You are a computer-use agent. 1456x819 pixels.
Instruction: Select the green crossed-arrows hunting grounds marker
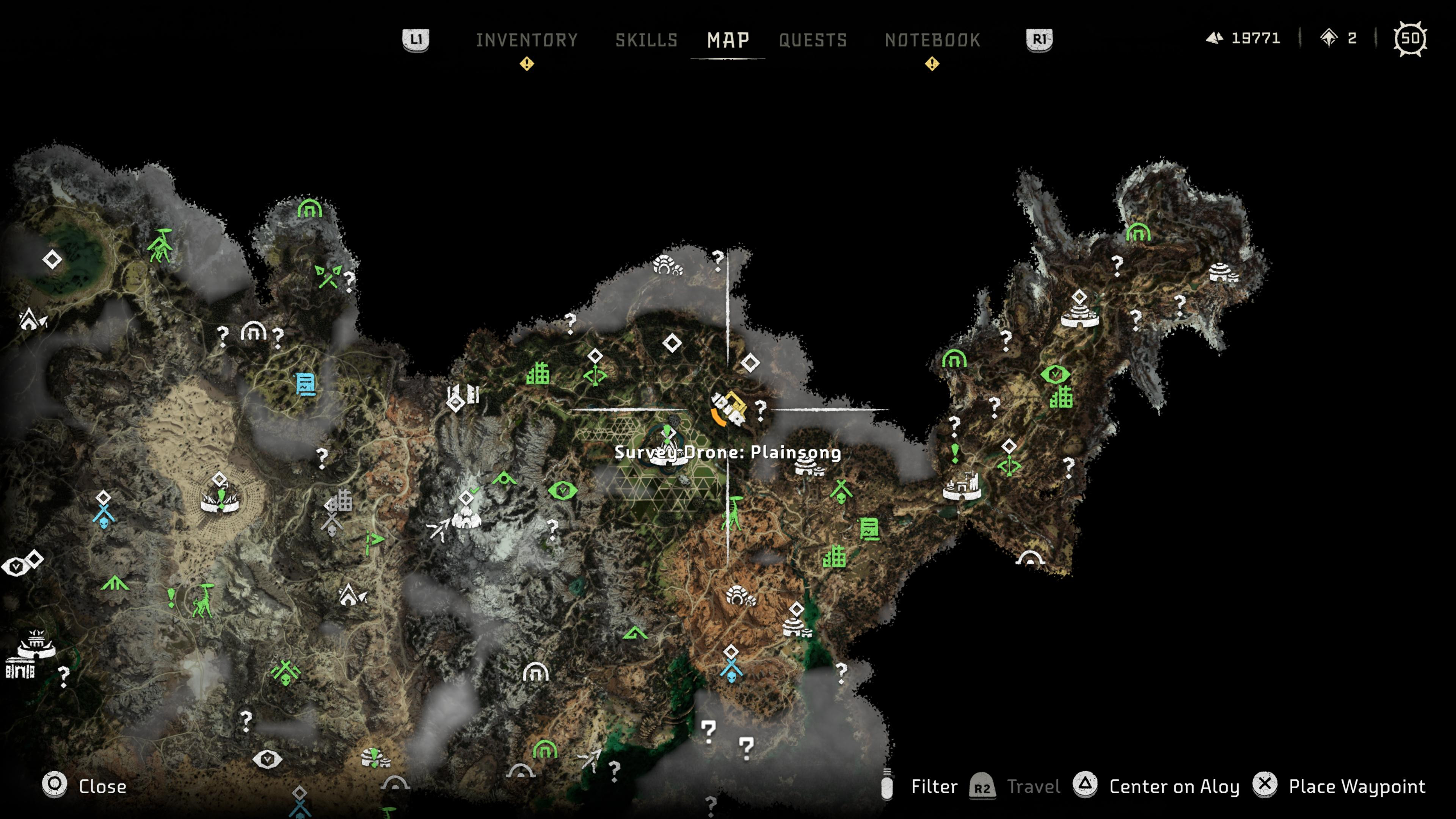327,276
